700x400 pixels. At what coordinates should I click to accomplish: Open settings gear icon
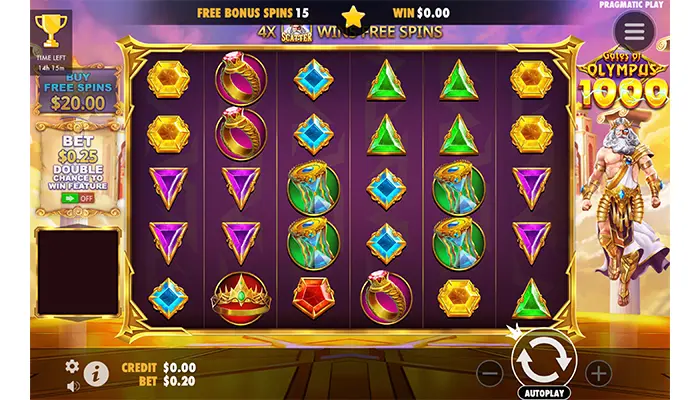[x=72, y=366]
